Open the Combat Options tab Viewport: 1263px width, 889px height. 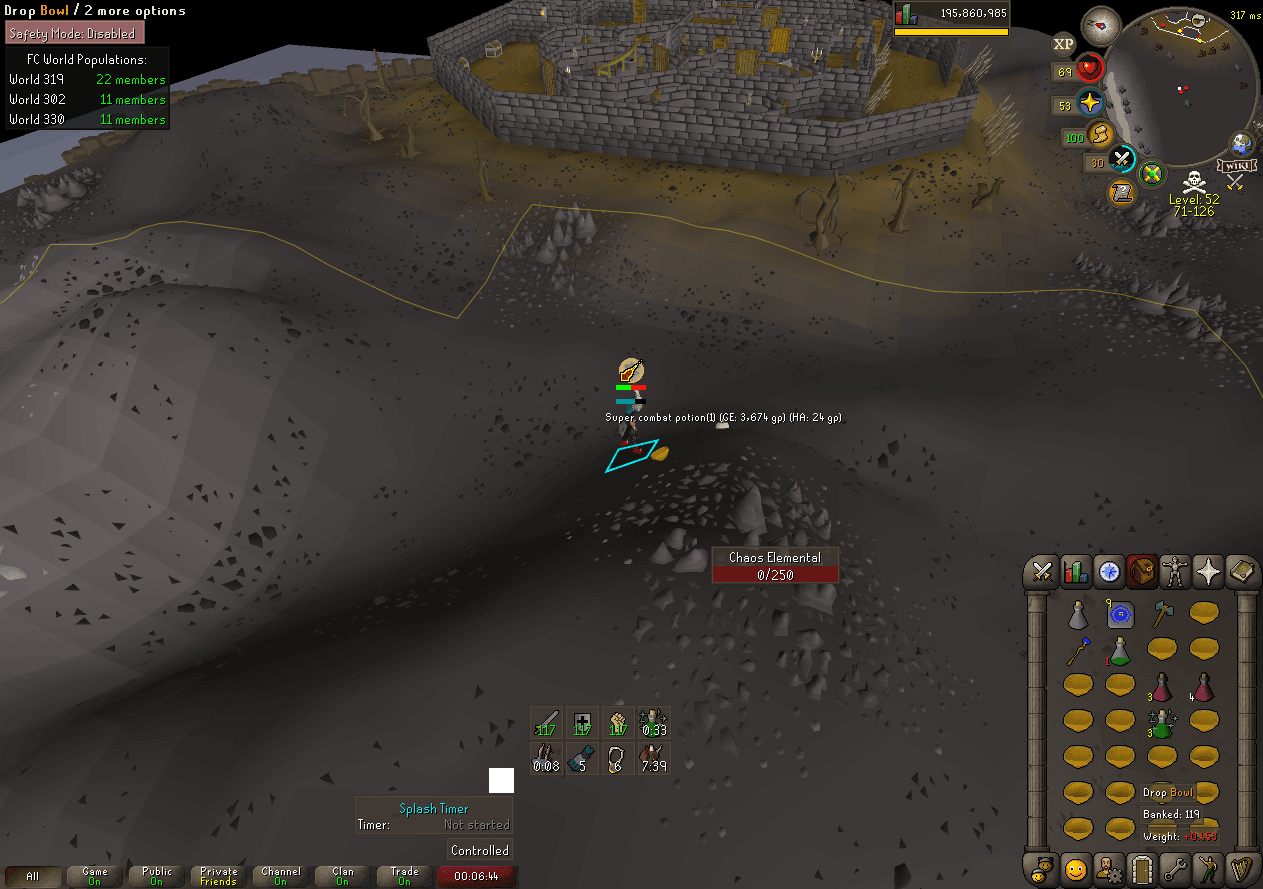[1043, 572]
